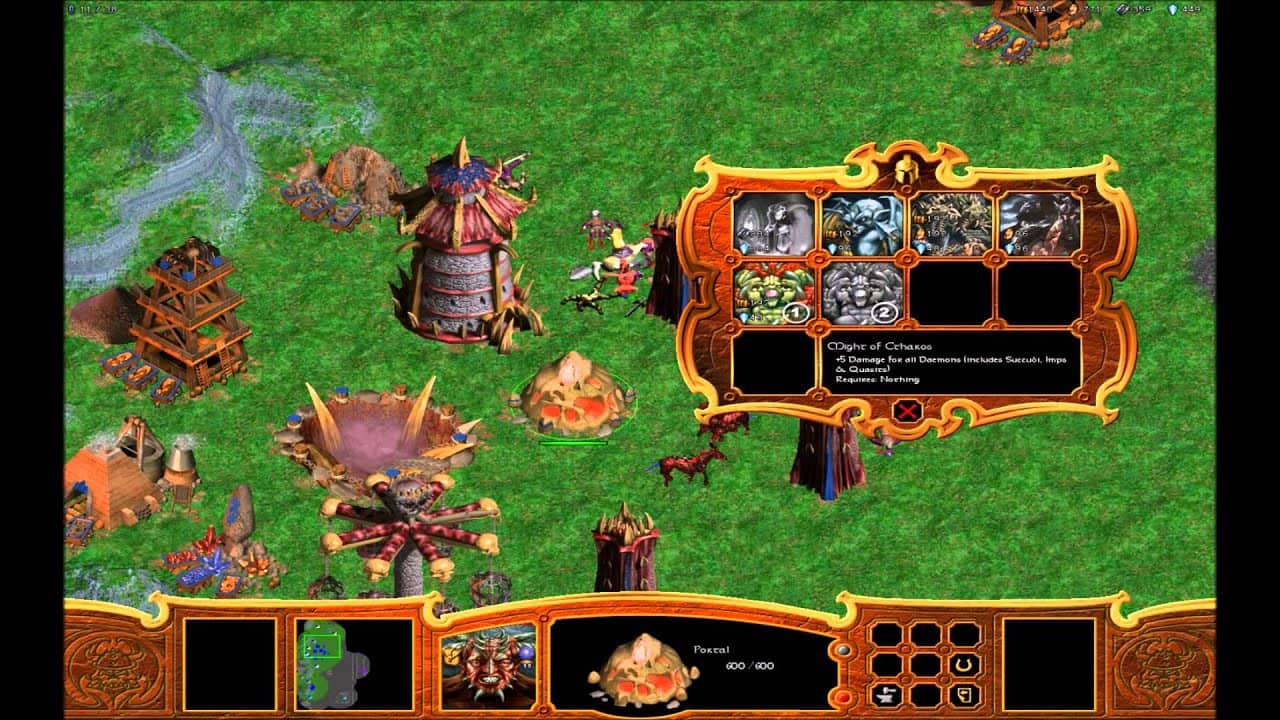Select the dark winged creature portrait
Viewport: 1280px width, 720px height.
click(x=1039, y=225)
